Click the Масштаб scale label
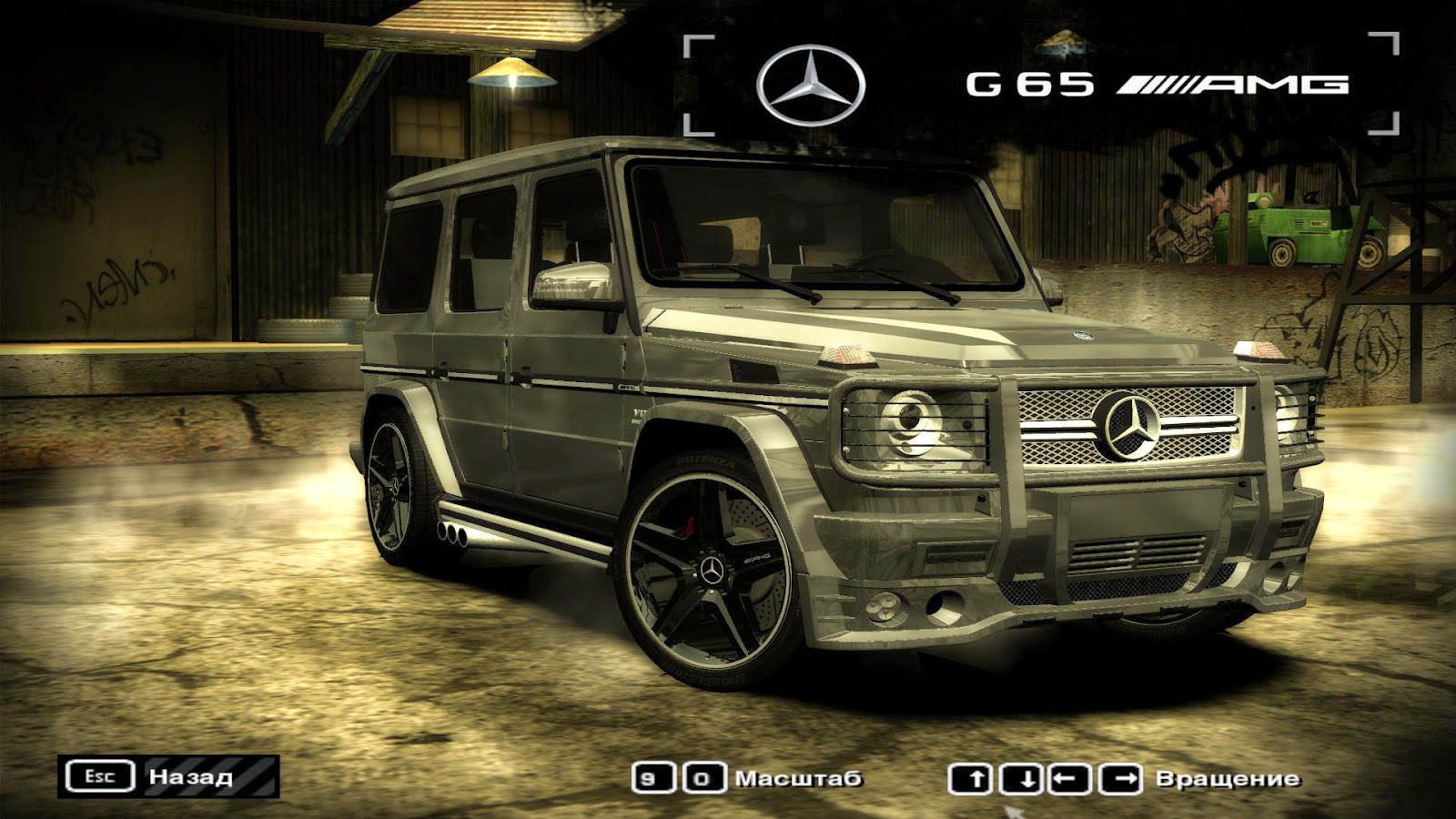This screenshot has width=1456, height=819. point(801,778)
